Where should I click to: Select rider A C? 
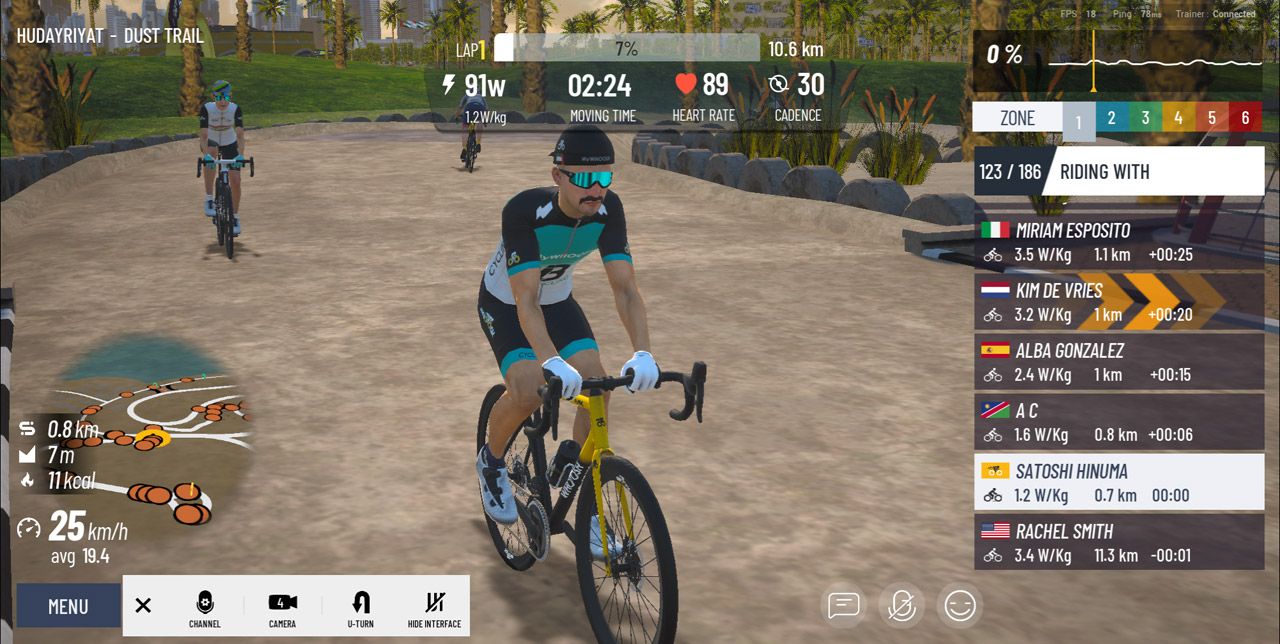(x=1118, y=422)
